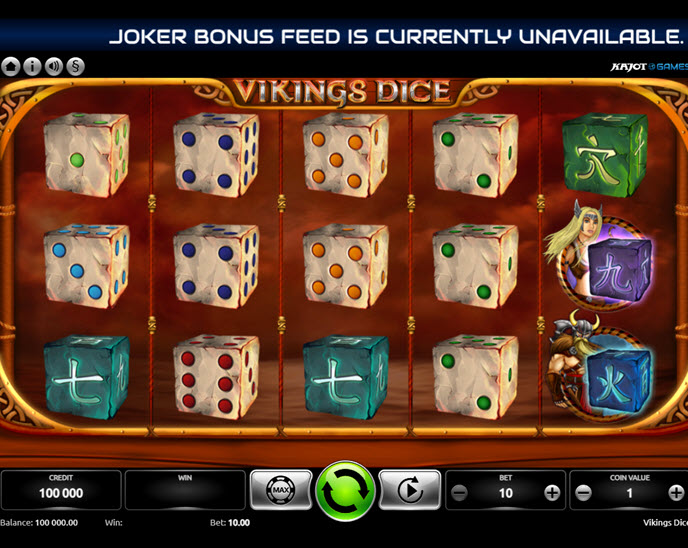Go to the home lobby icon
Viewport: 688px width, 548px height.
click(x=11, y=67)
